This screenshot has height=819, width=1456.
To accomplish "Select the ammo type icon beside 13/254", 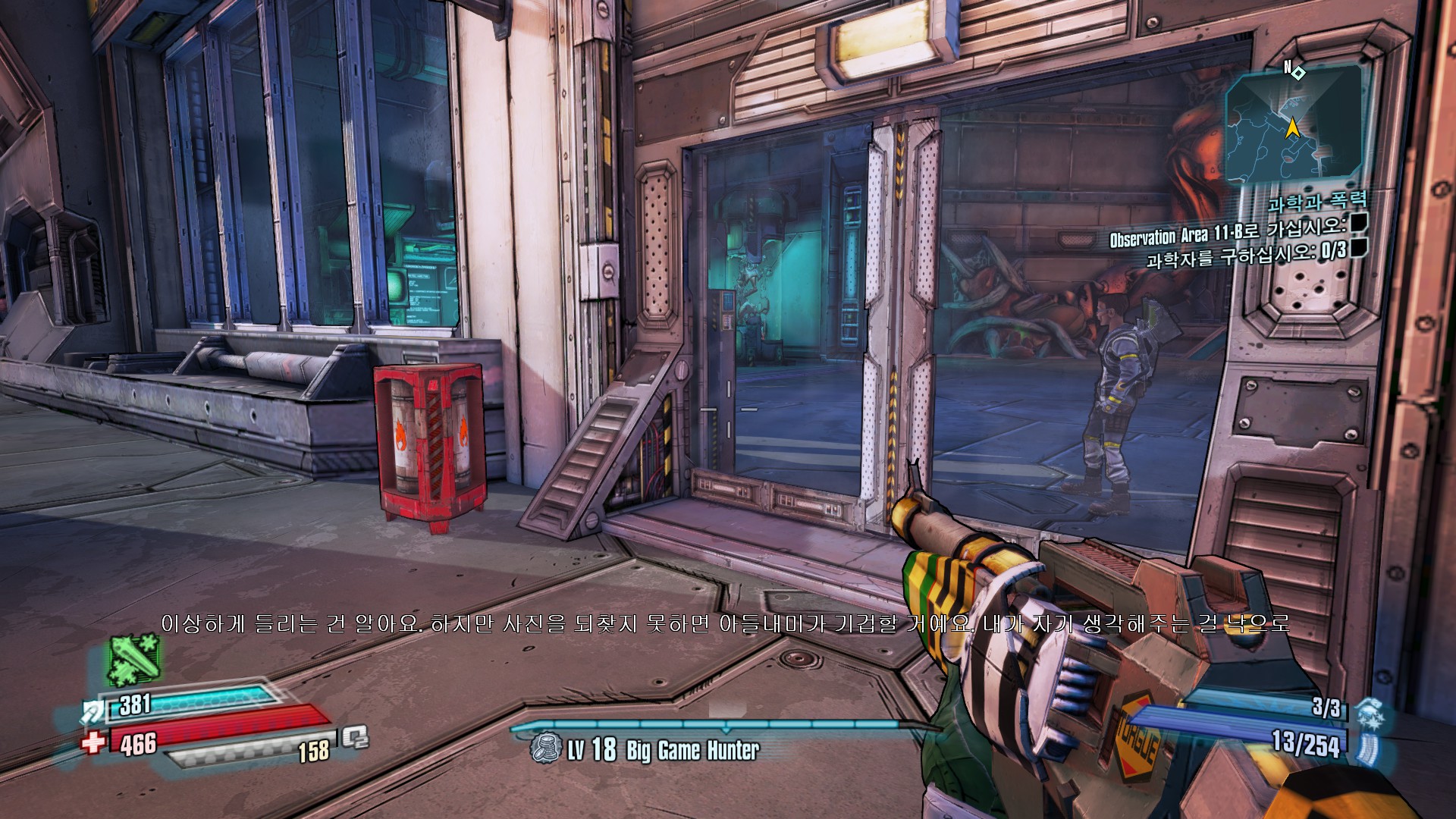I will [1369, 747].
